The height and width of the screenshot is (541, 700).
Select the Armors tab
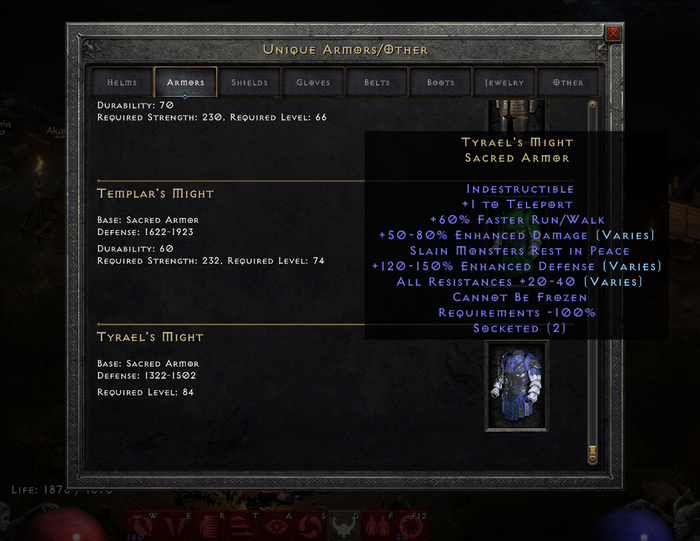185,82
